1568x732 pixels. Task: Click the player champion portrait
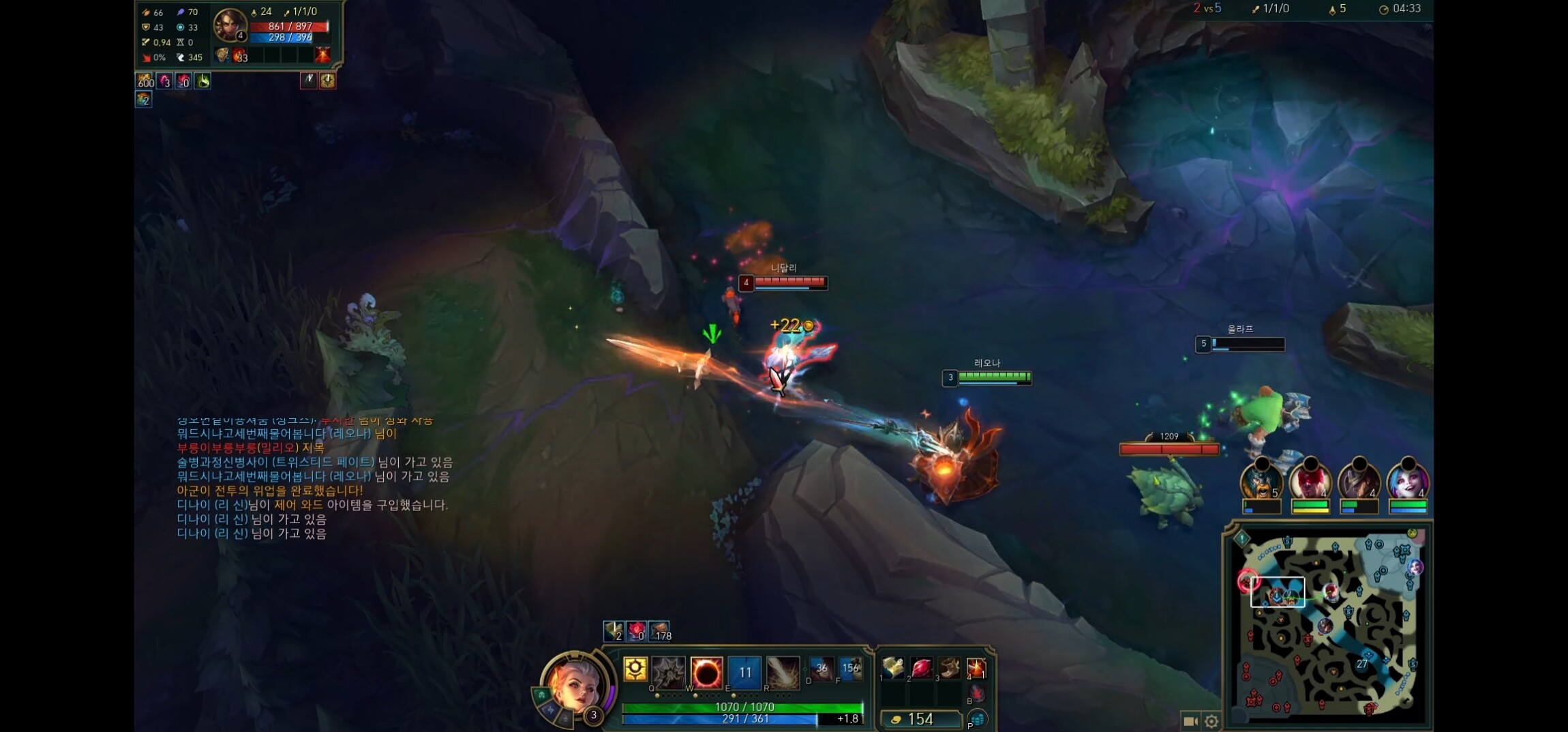576,686
